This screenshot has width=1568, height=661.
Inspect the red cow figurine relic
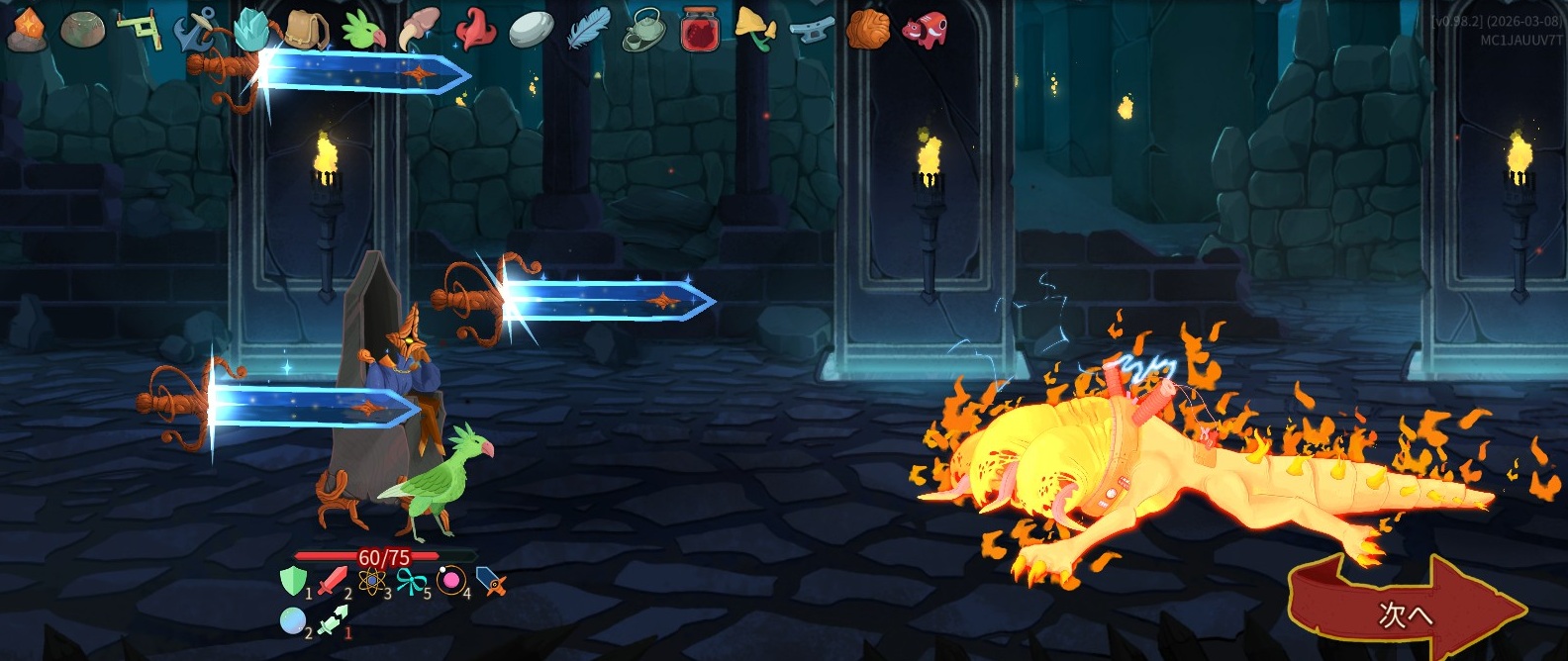[925, 29]
